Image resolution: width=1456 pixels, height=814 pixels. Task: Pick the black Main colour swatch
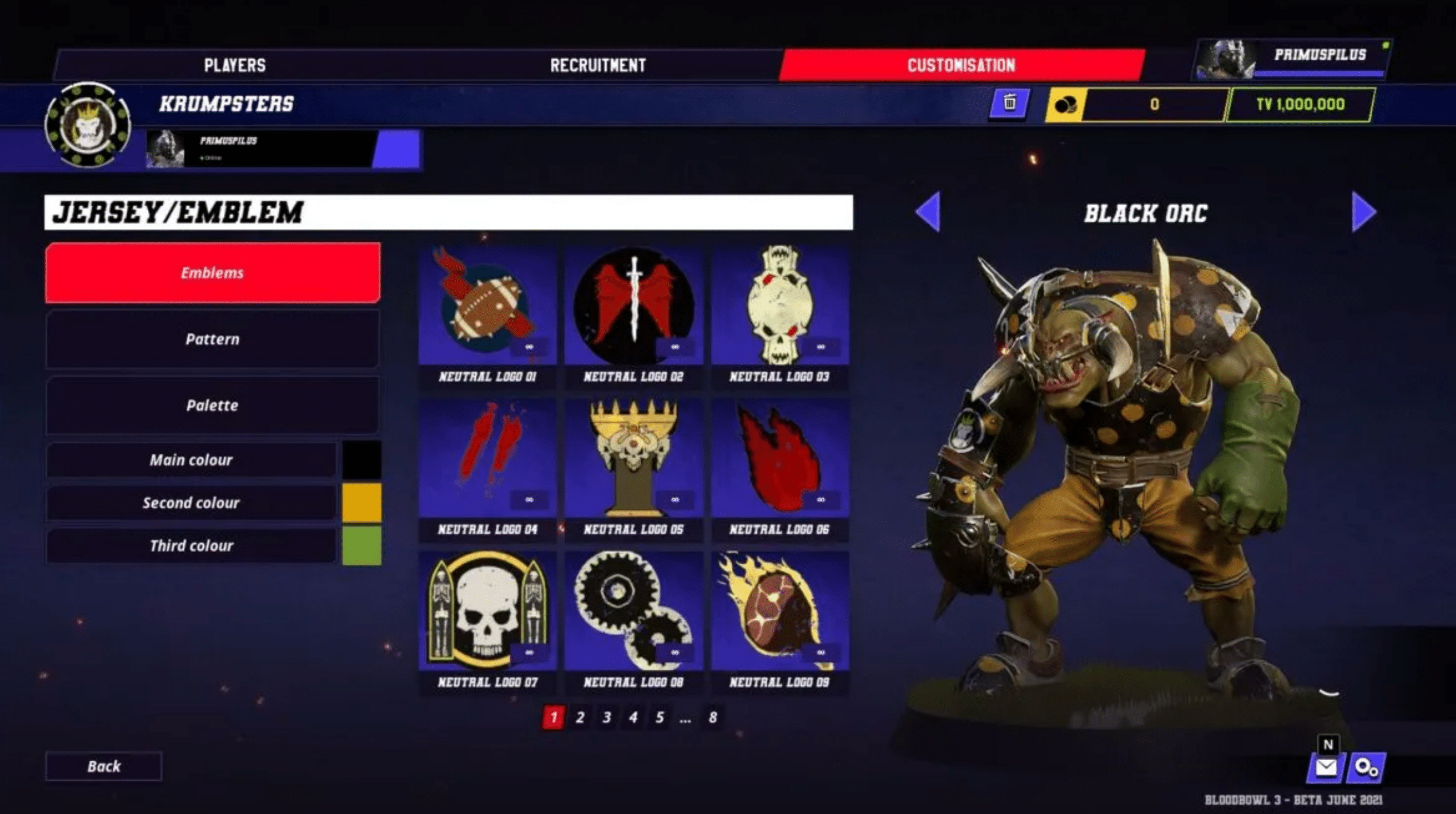pos(362,460)
